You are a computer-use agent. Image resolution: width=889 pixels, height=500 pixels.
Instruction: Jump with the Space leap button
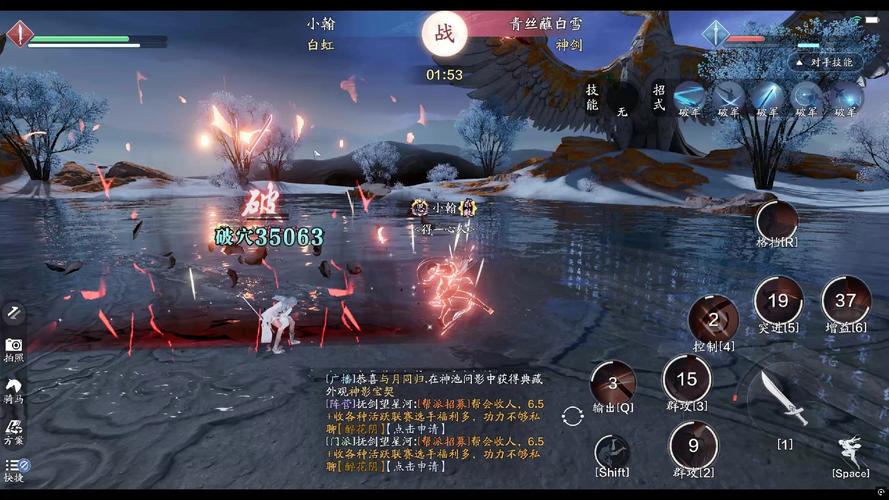tap(851, 451)
